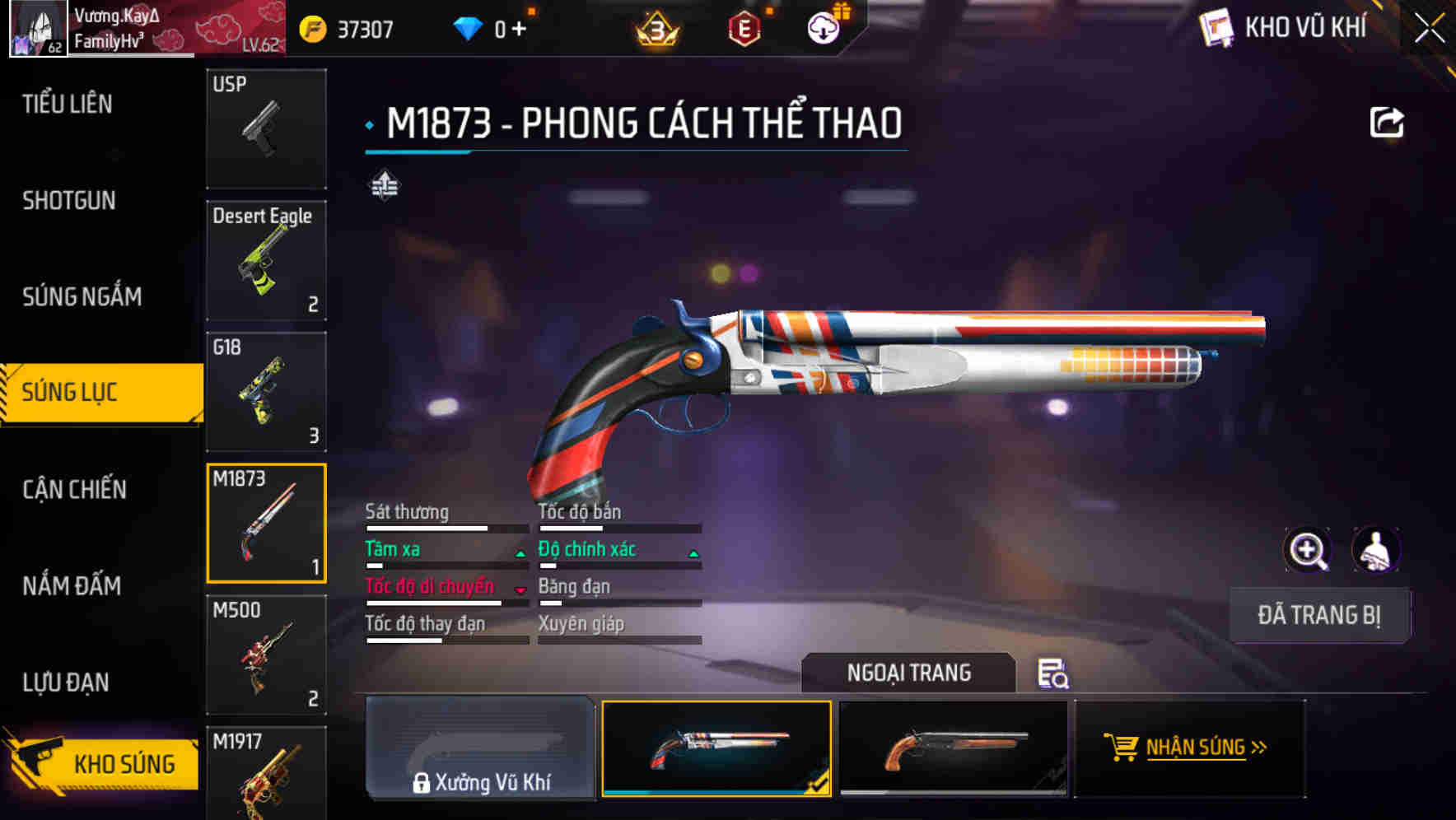Image resolution: width=1456 pixels, height=820 pixels.
Task: Select the M500 weapon slot
Action: (x=266, y=655)
